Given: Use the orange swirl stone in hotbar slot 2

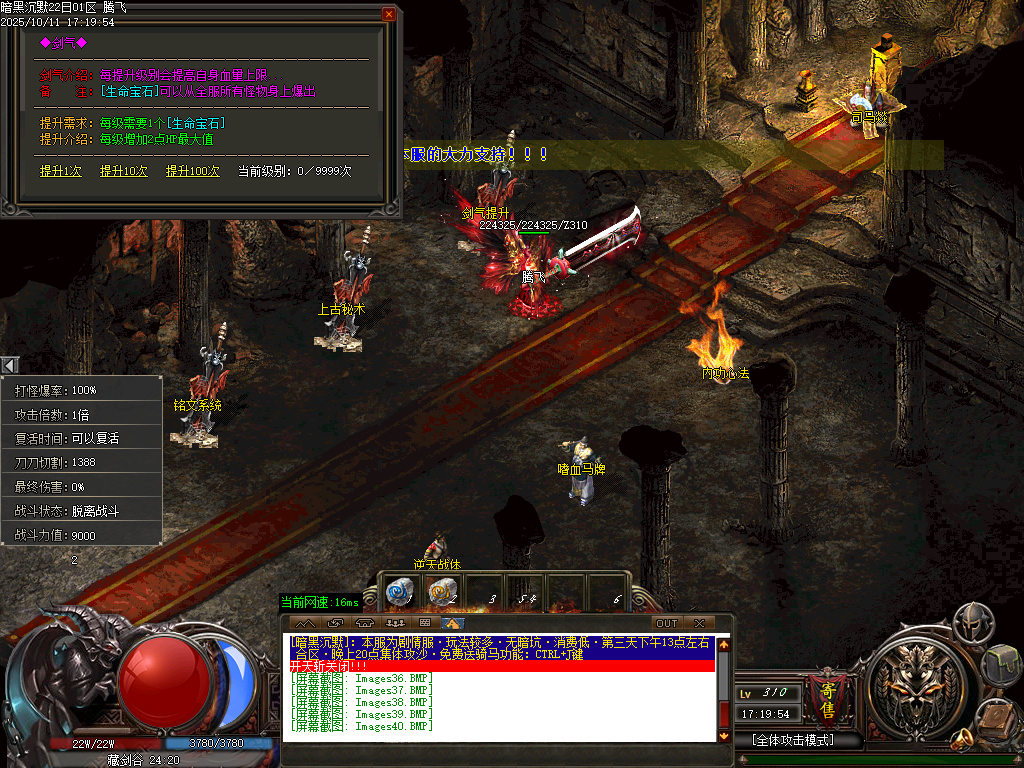Looking at the screenshot, I should pos(441,593).
